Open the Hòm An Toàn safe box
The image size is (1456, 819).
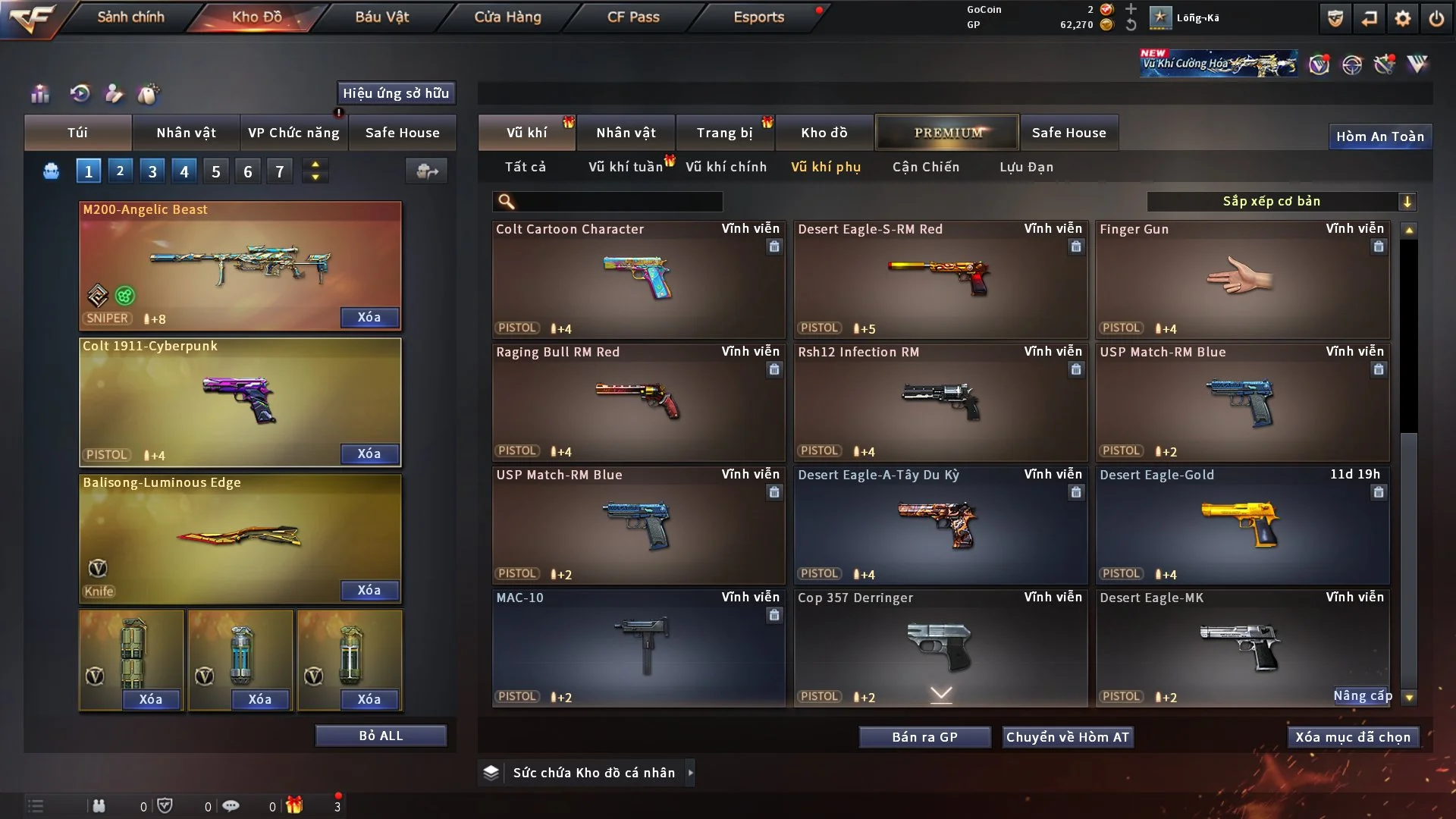pyautogui.click(x=1379, y=136)
